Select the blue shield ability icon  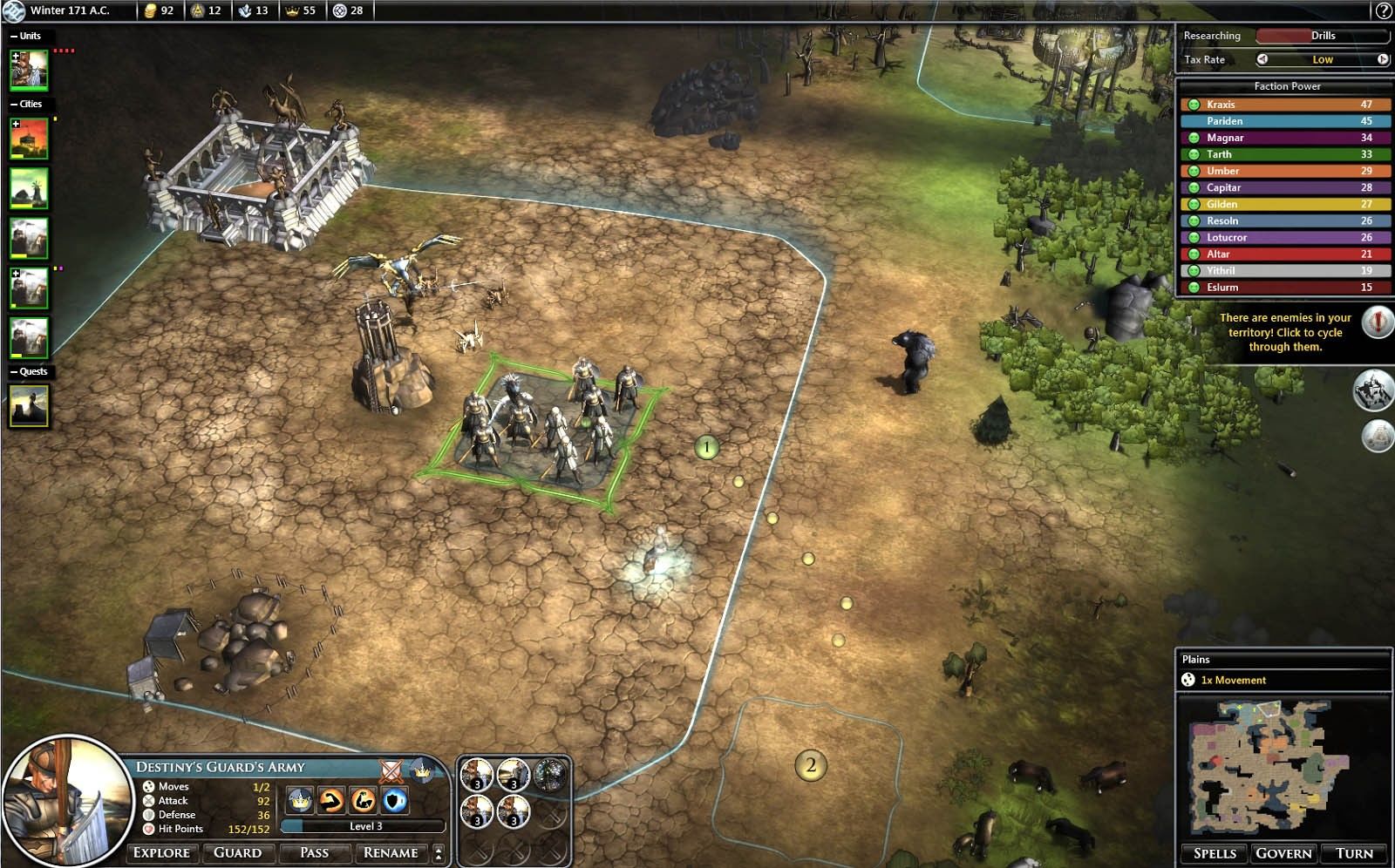pos(395,799)
